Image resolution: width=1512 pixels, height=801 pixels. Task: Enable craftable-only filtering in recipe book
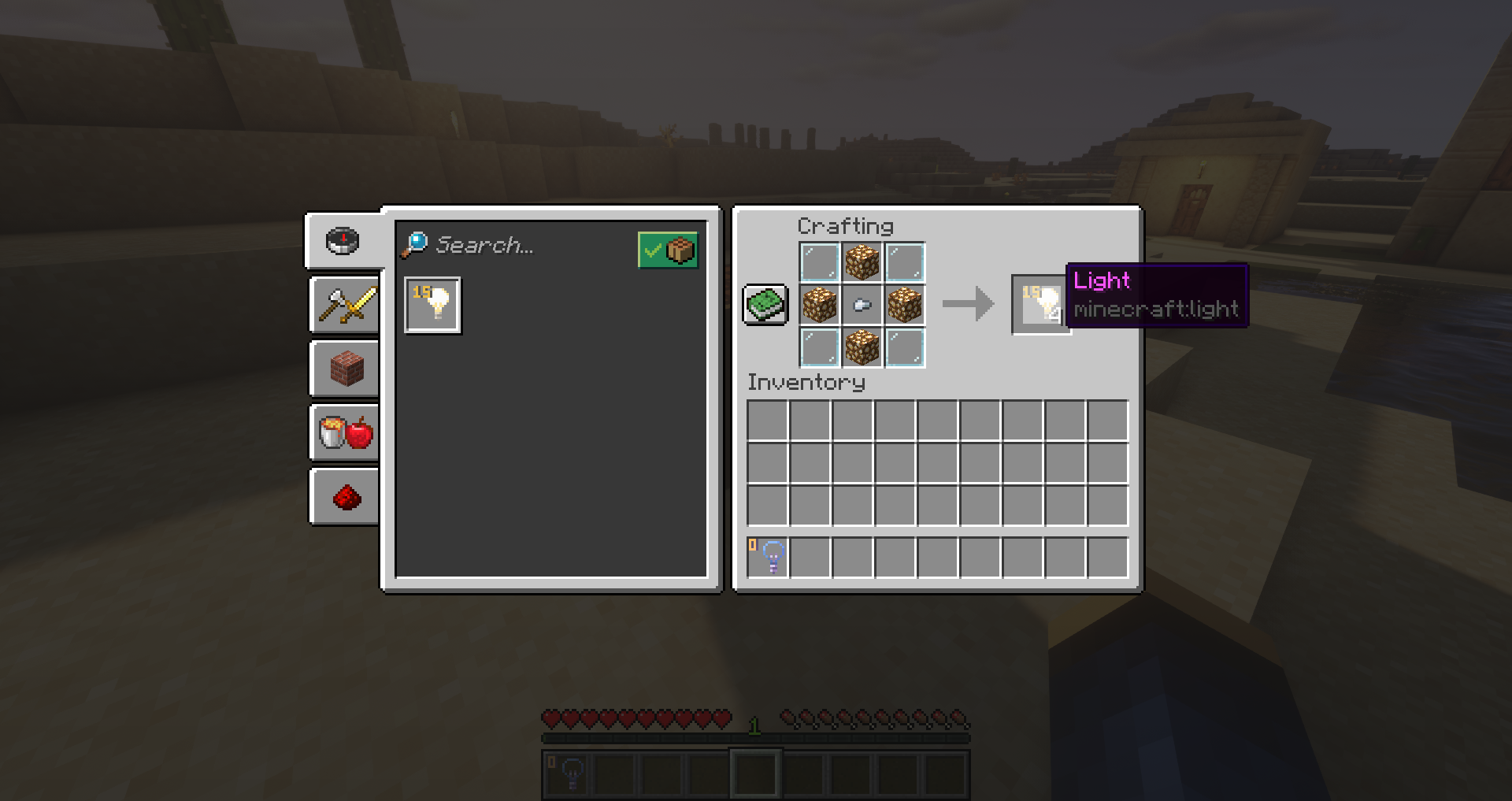pyautogui.click(x=669, y=250)
